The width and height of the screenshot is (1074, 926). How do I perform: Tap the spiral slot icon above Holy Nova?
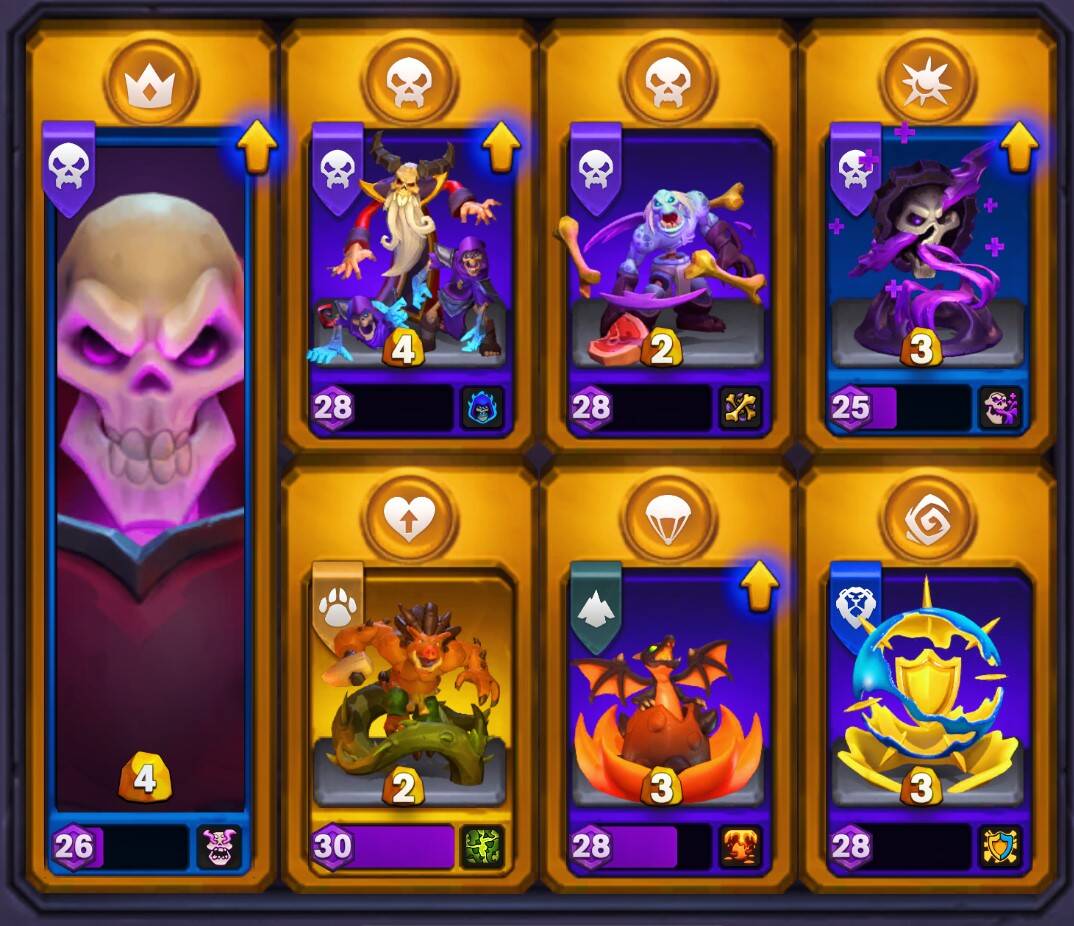[x=927, y=518]
